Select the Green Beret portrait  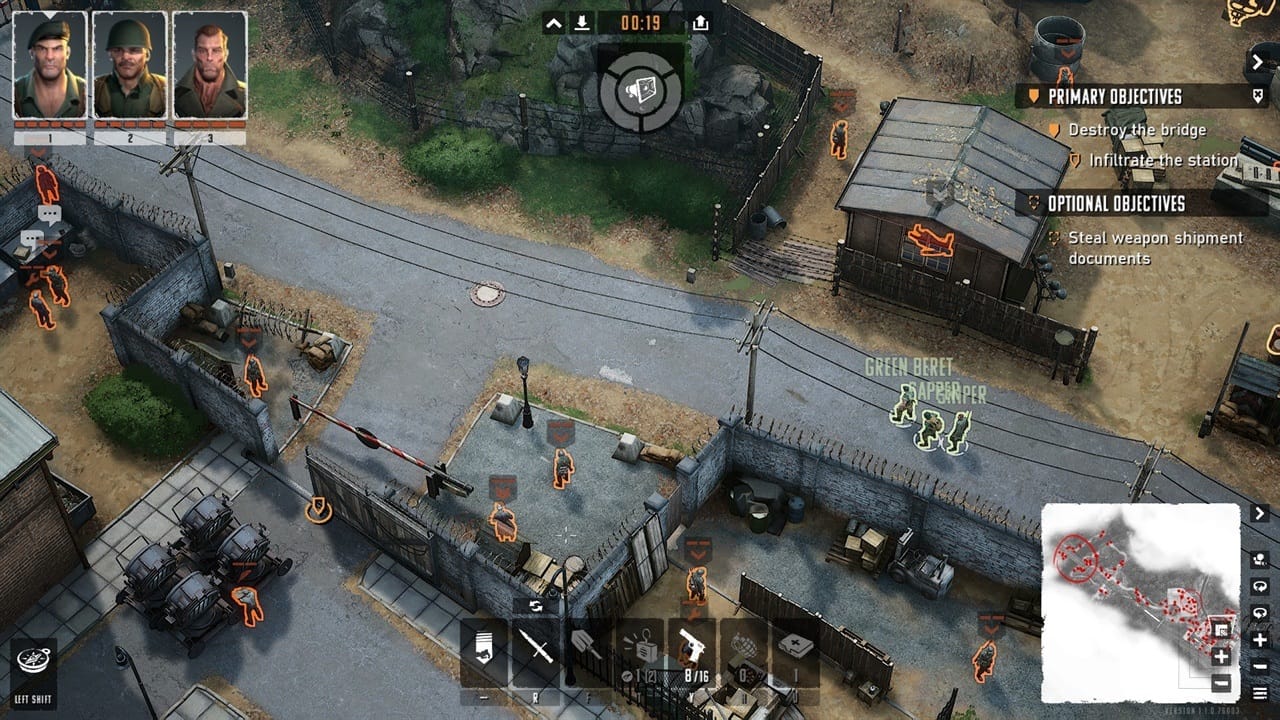point(50,66)
